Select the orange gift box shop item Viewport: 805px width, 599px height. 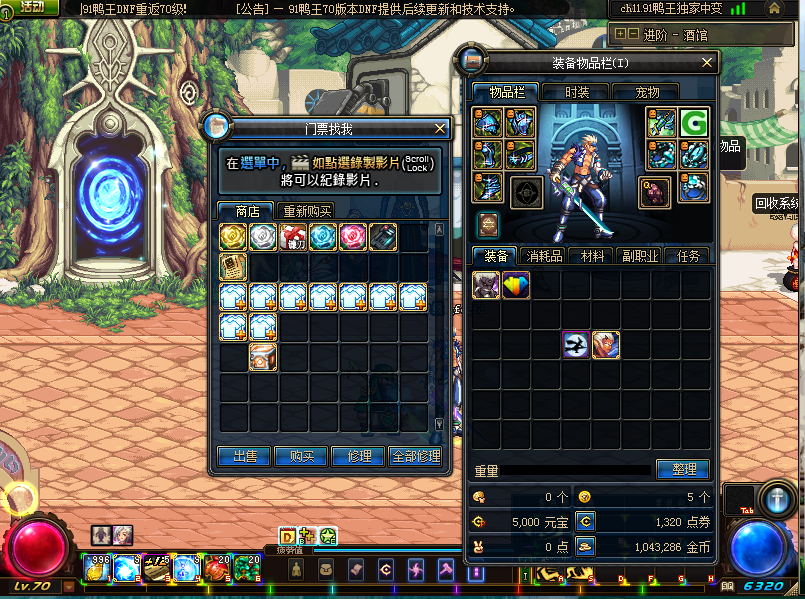point(263,356)
